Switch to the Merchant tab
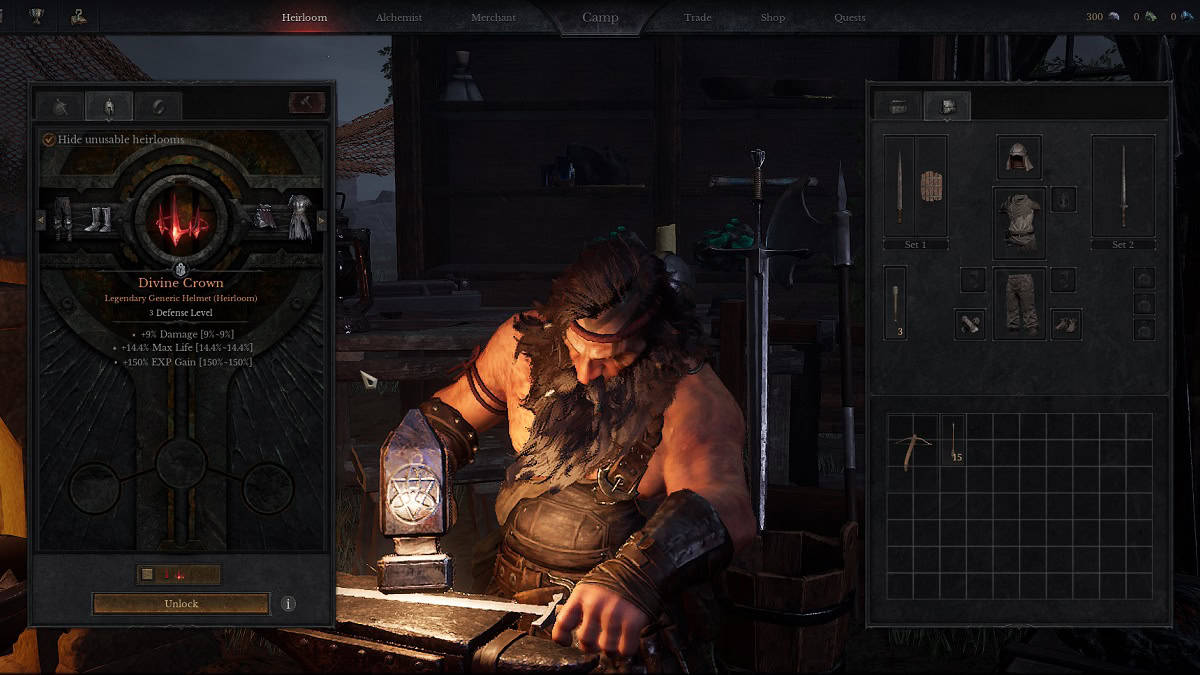The width and height of the screenshot is (1200, 675). coord(493,18)
